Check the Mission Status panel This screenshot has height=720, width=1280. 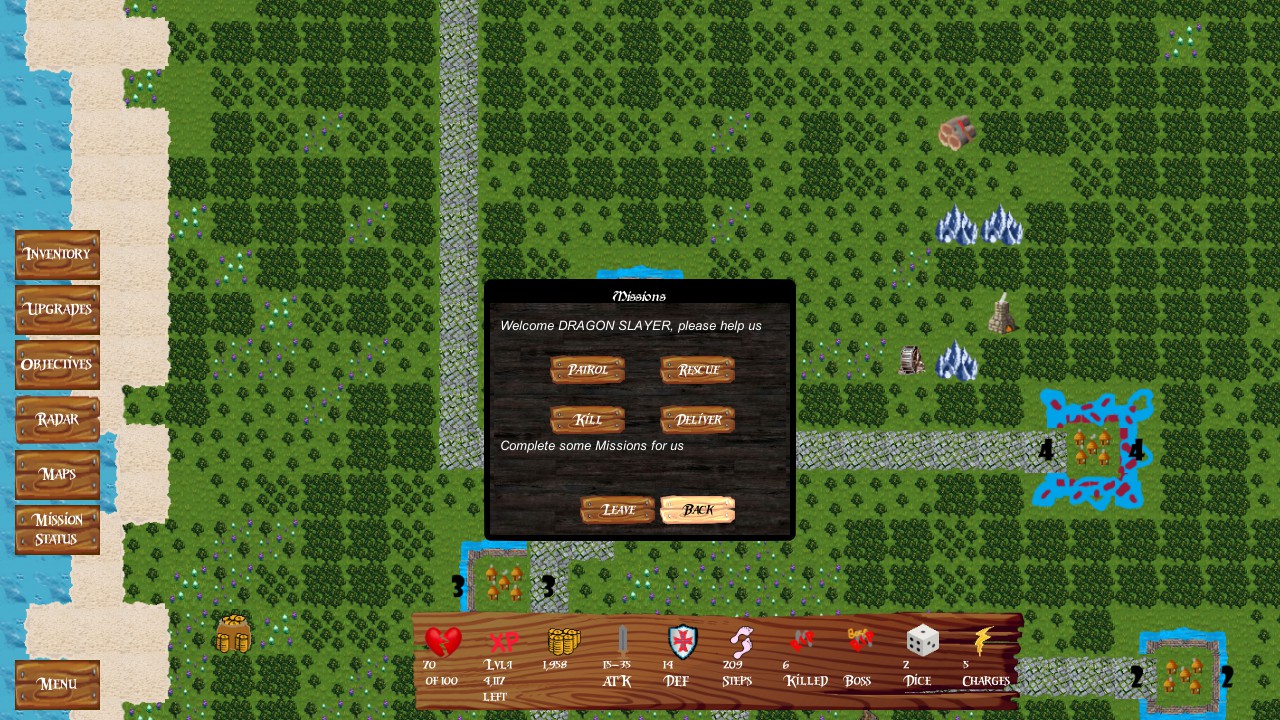(57, 528)
